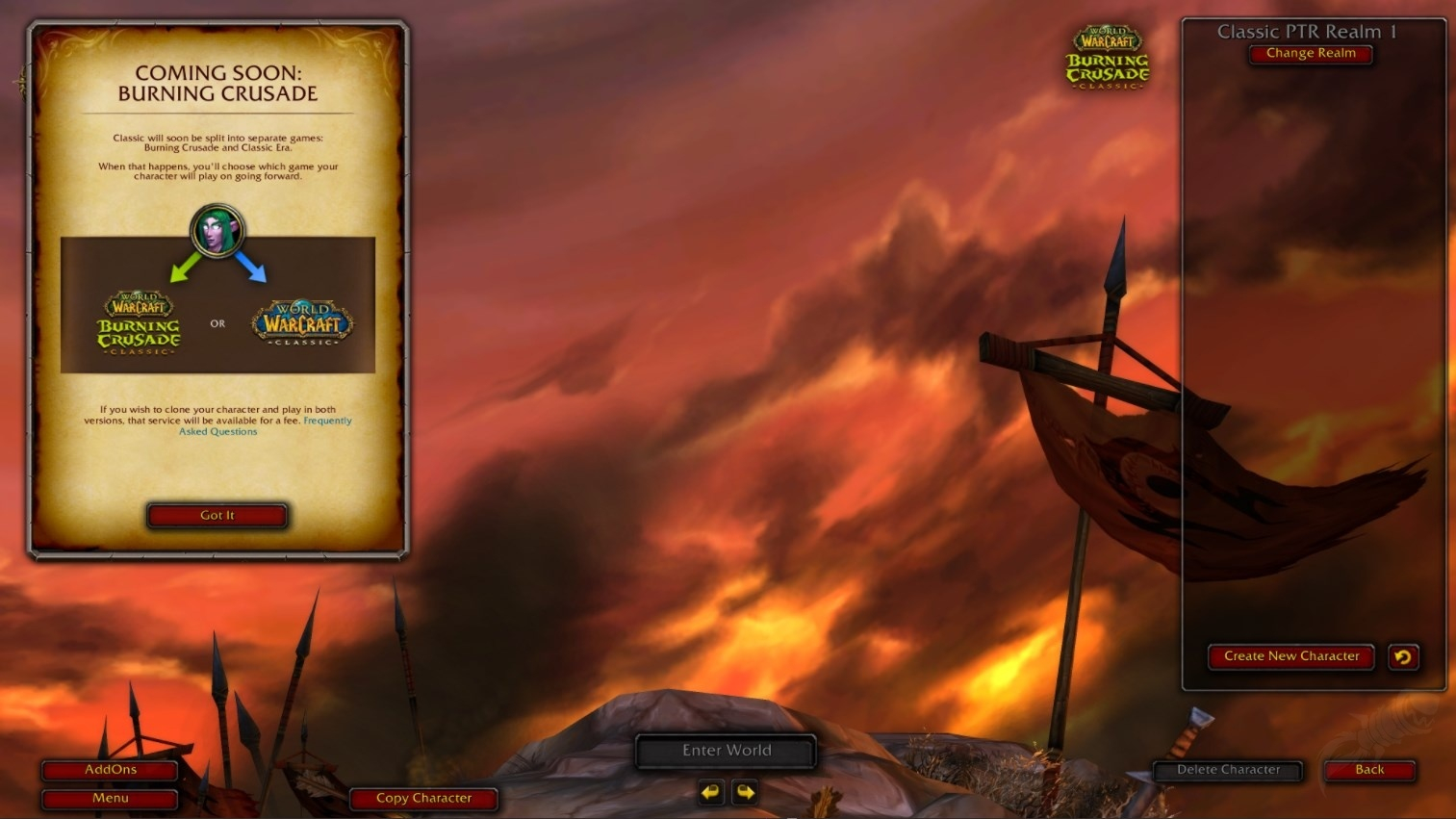
Task: Enter World with the selected character
Action: point(727,751)
